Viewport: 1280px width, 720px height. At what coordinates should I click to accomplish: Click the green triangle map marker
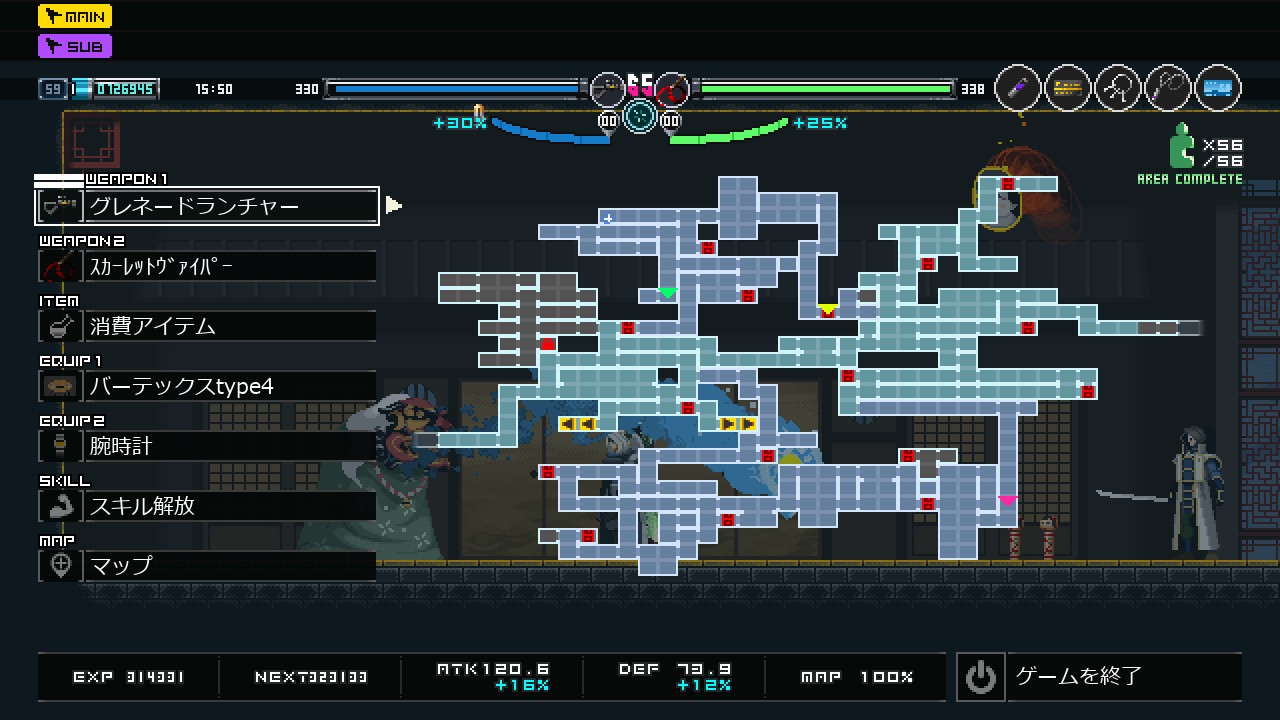(667, 293)
